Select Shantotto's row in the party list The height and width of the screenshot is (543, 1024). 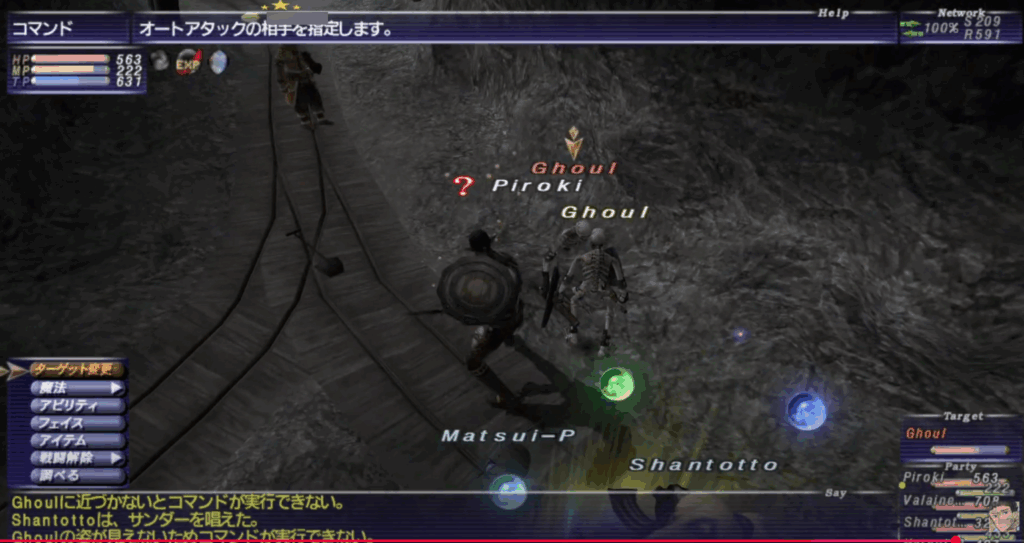click(955, 521)
